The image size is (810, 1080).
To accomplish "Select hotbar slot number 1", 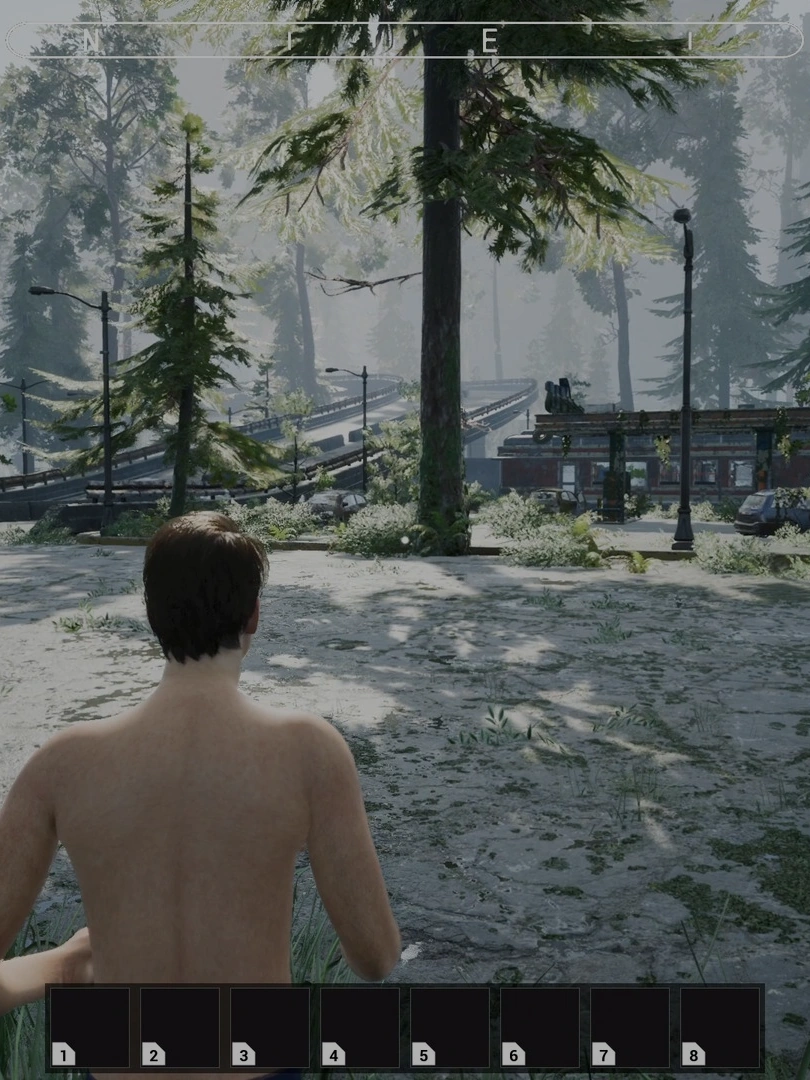I will [90, 1027].
